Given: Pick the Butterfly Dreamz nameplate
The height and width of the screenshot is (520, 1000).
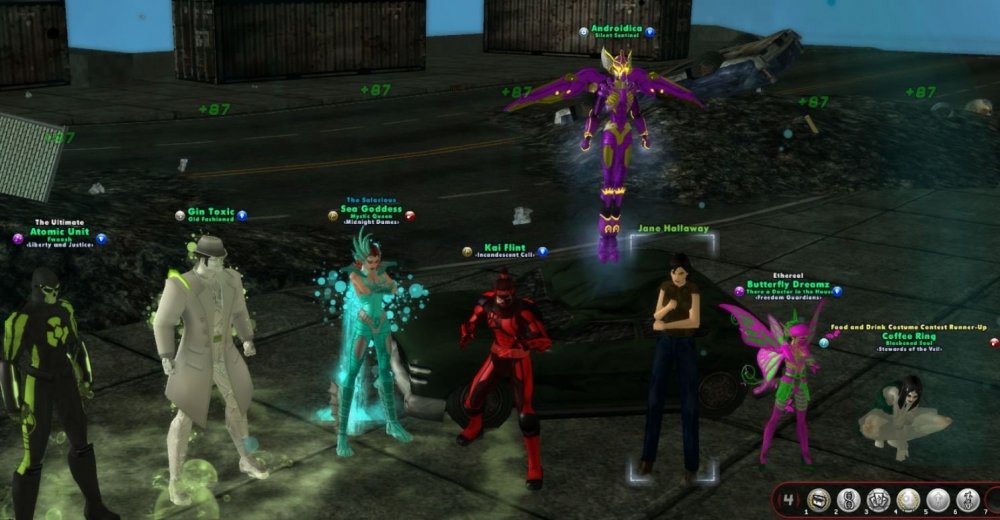Looking at the screenshot, I should tap(788, 285).
